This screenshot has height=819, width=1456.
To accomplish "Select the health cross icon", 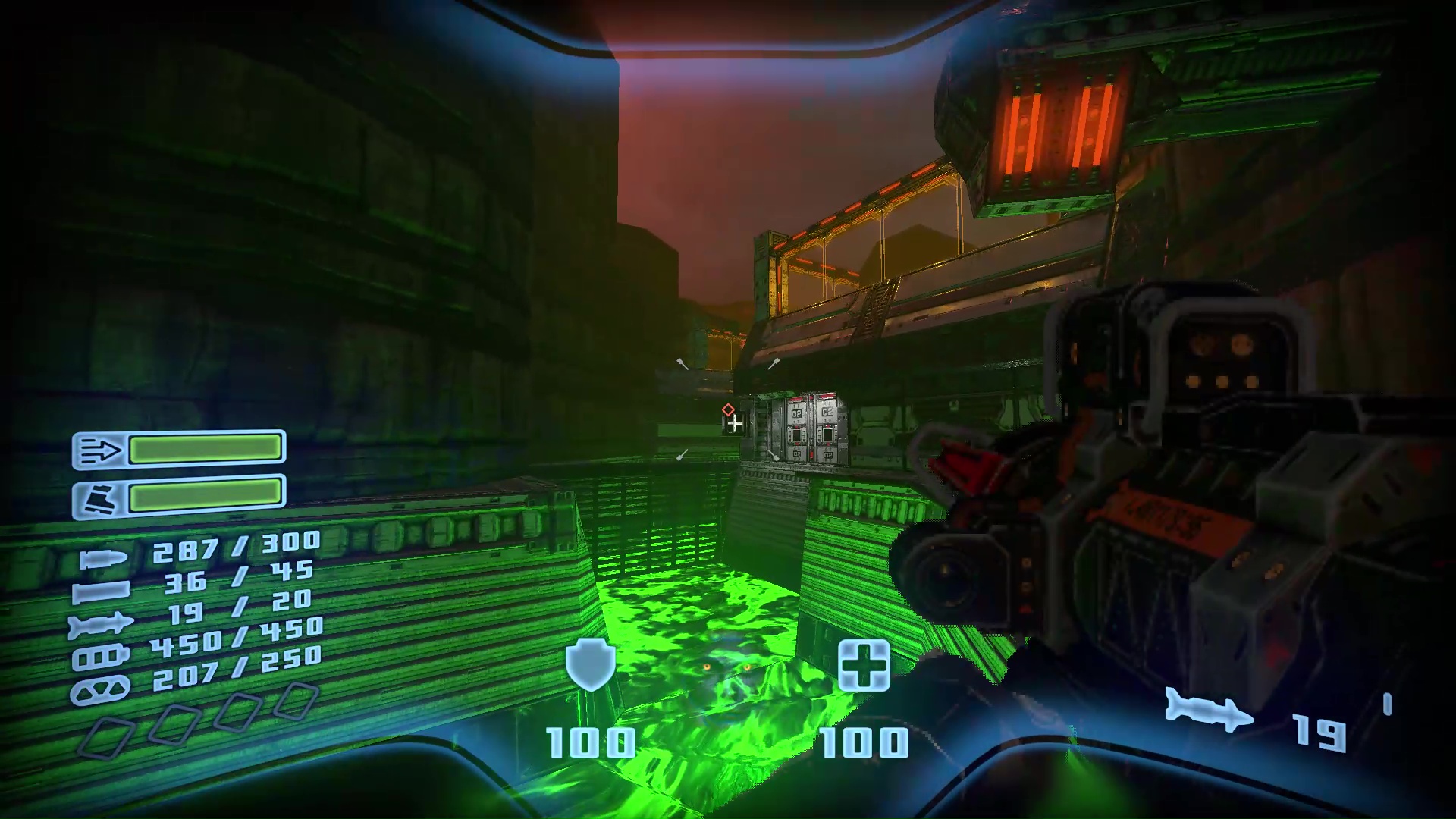I will pos(867,664).
